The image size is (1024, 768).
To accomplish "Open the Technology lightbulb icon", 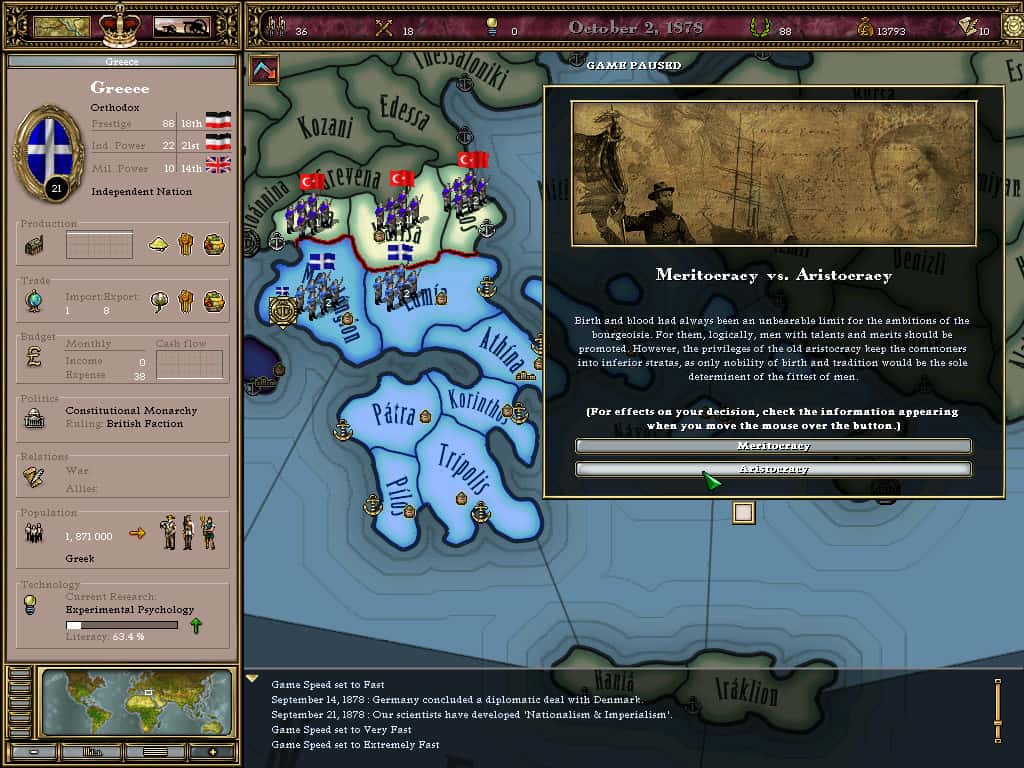I will pos(32,605).
